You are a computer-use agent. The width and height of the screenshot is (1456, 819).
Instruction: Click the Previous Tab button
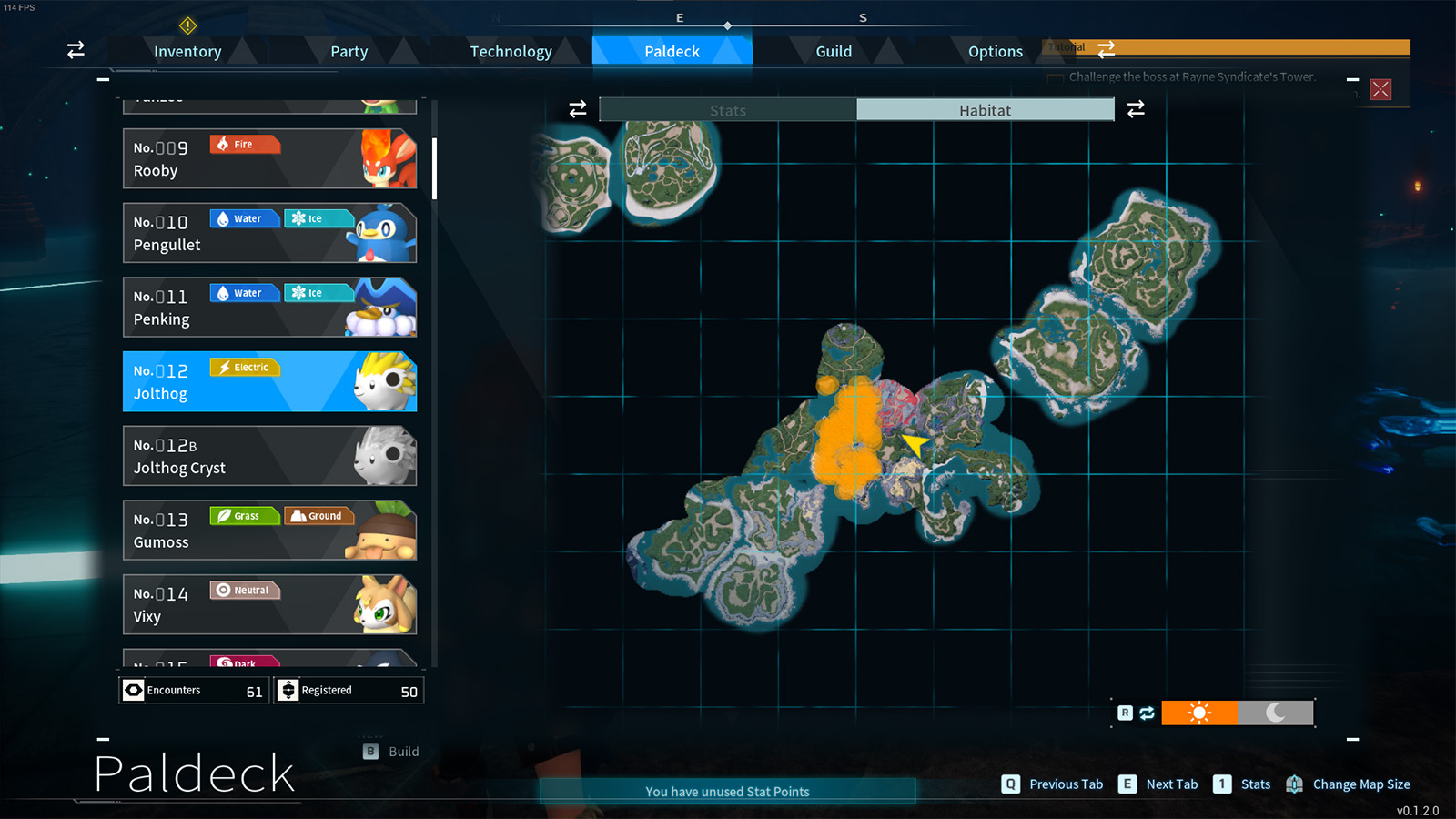point(1008,784)
